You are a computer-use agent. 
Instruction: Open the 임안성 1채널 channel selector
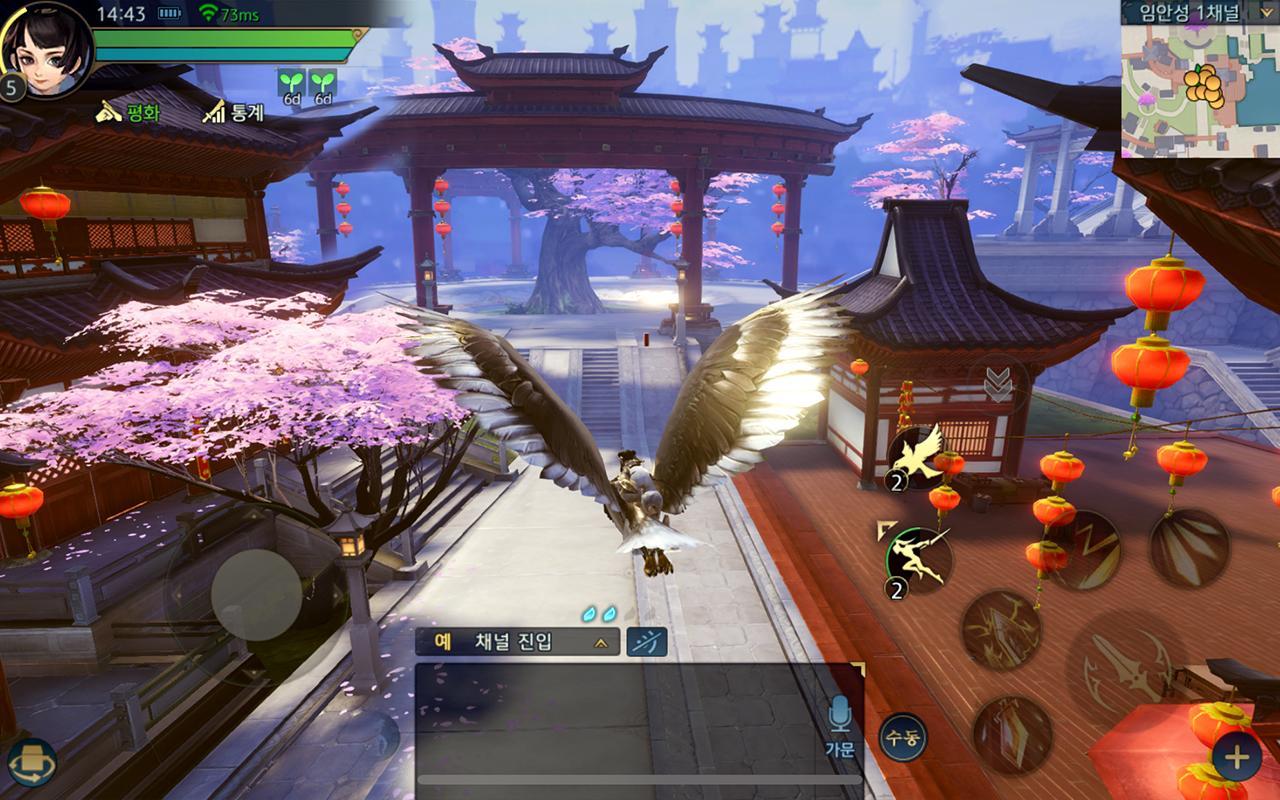click(x=1190, y=13)
